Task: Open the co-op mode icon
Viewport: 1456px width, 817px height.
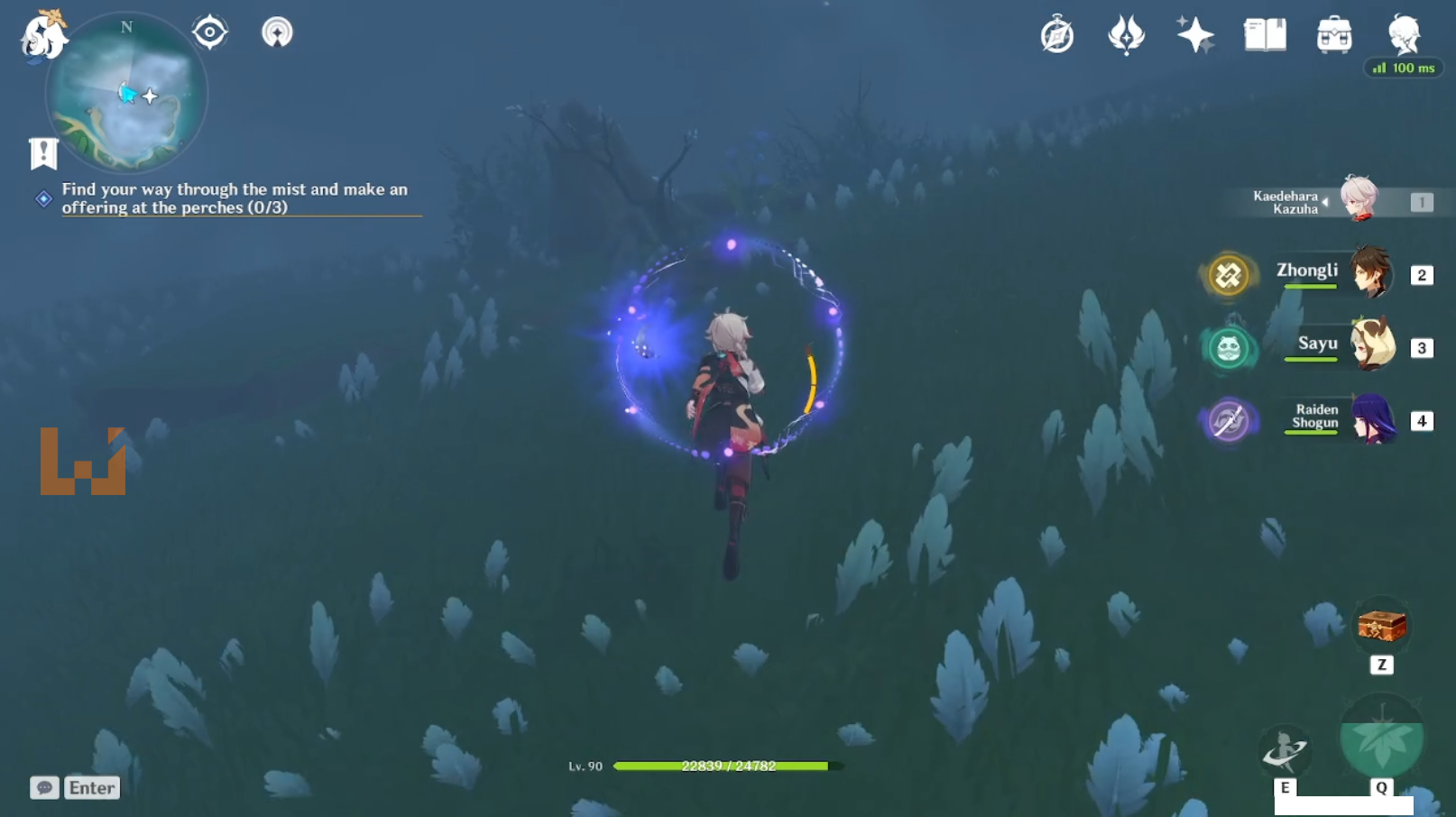Action: pyautogui.click(x=277, y=32)
